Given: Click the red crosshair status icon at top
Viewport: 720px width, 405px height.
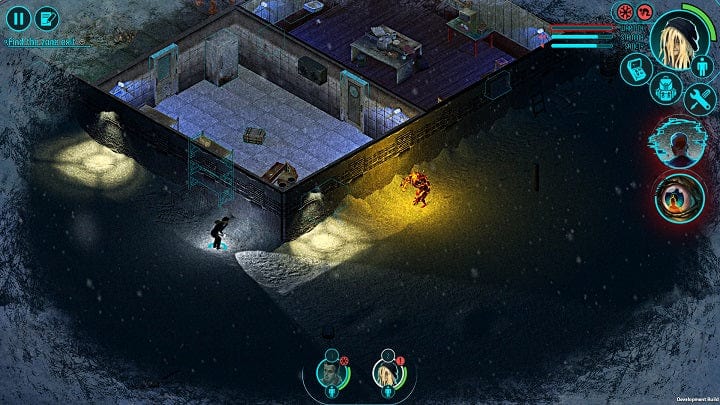Looking at the screenshot, I should (x=626, y=12).
